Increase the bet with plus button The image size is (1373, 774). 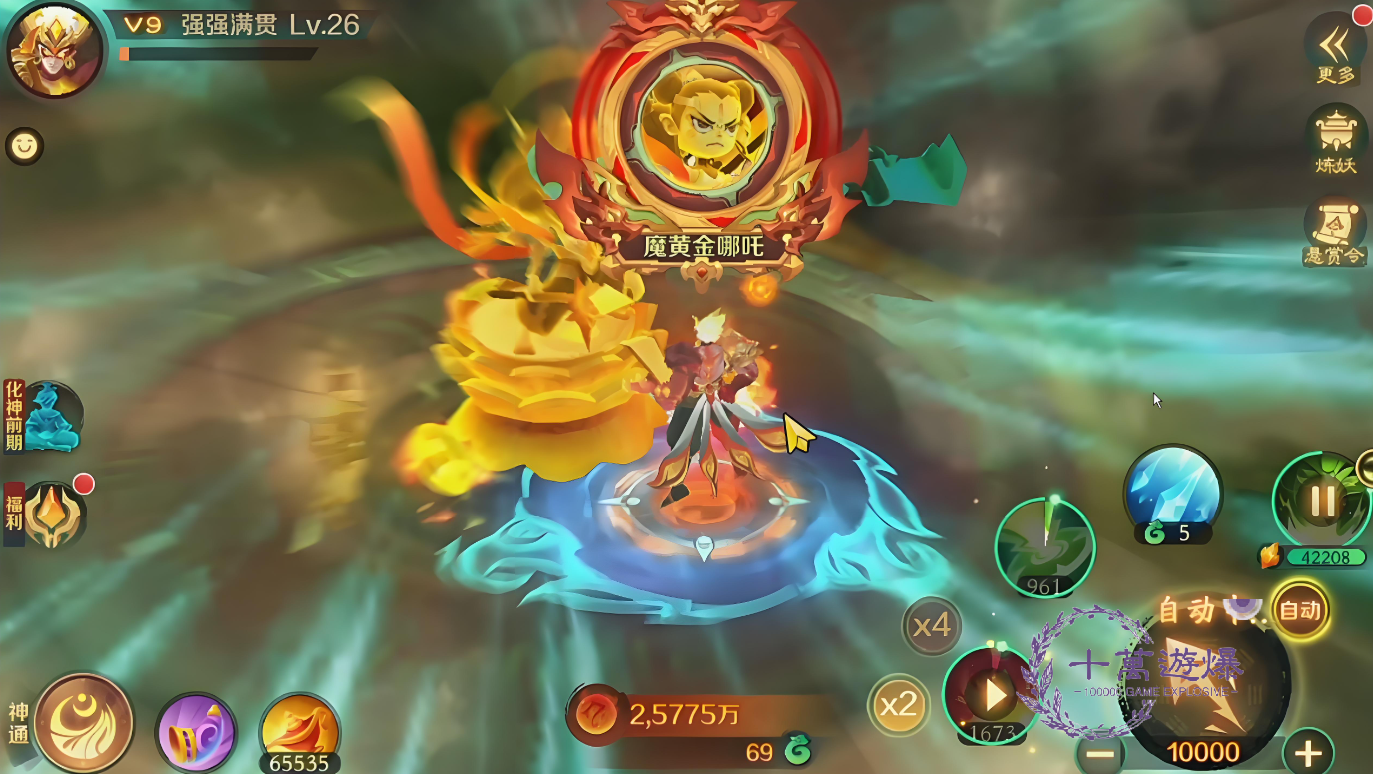coord(1308,752)
